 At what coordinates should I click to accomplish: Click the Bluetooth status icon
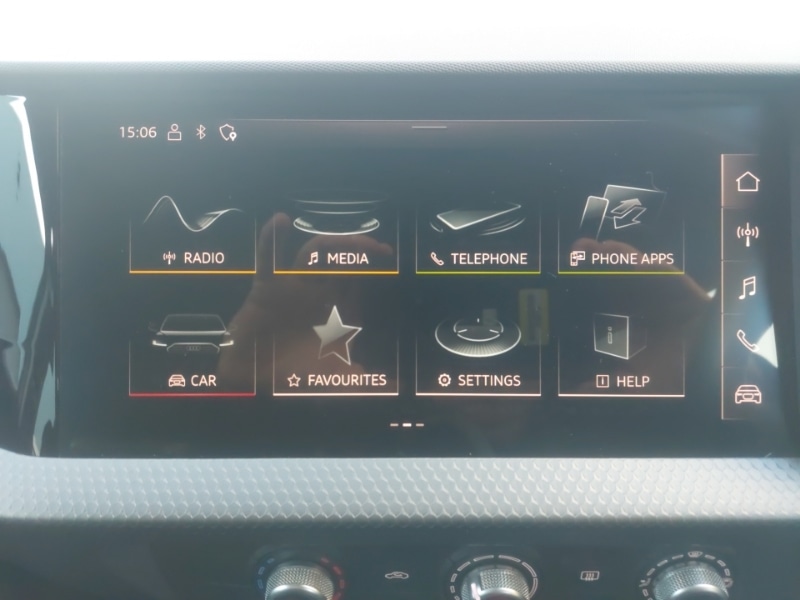click(200, 132)
